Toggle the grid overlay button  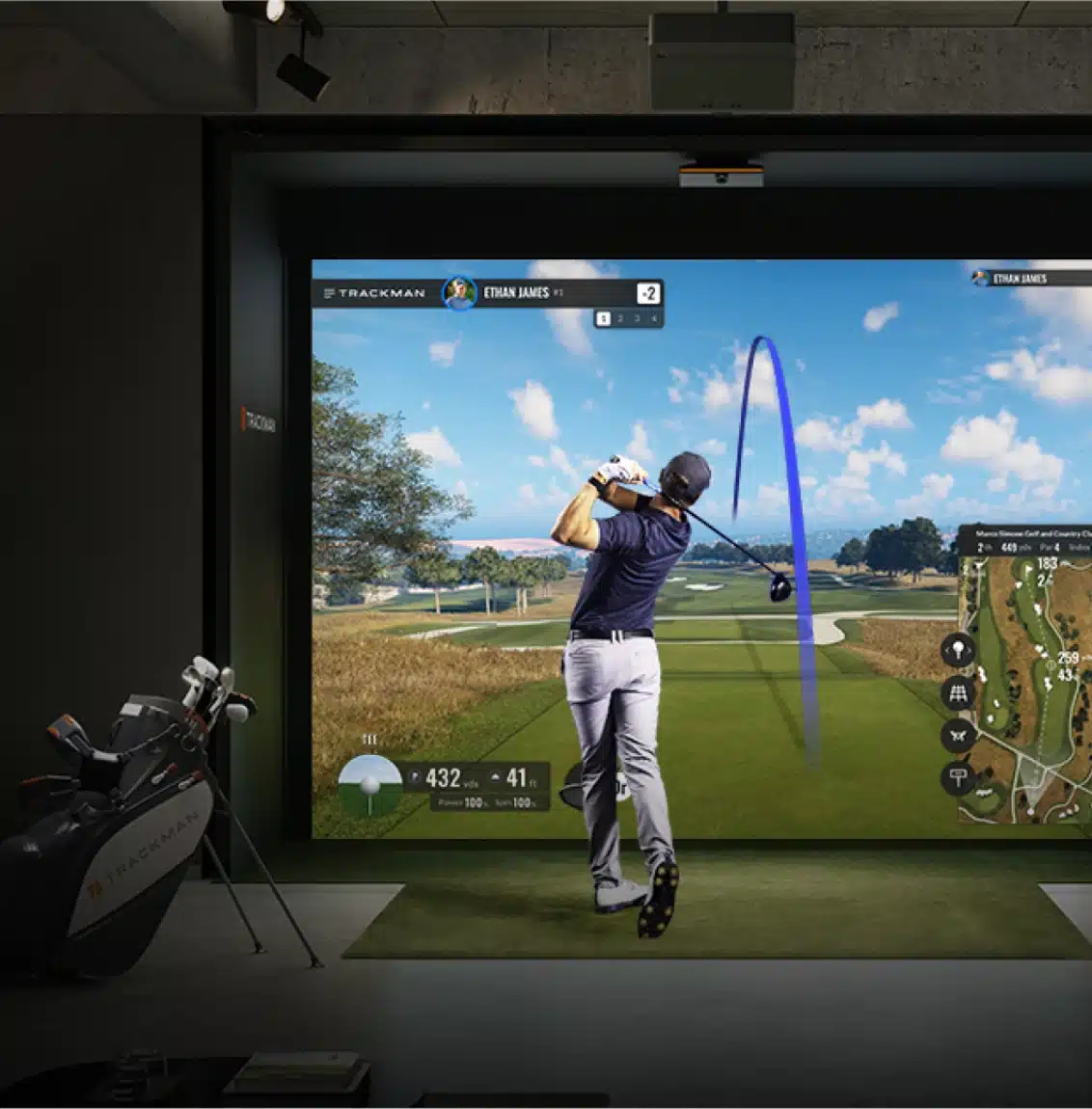coord(958,692)
